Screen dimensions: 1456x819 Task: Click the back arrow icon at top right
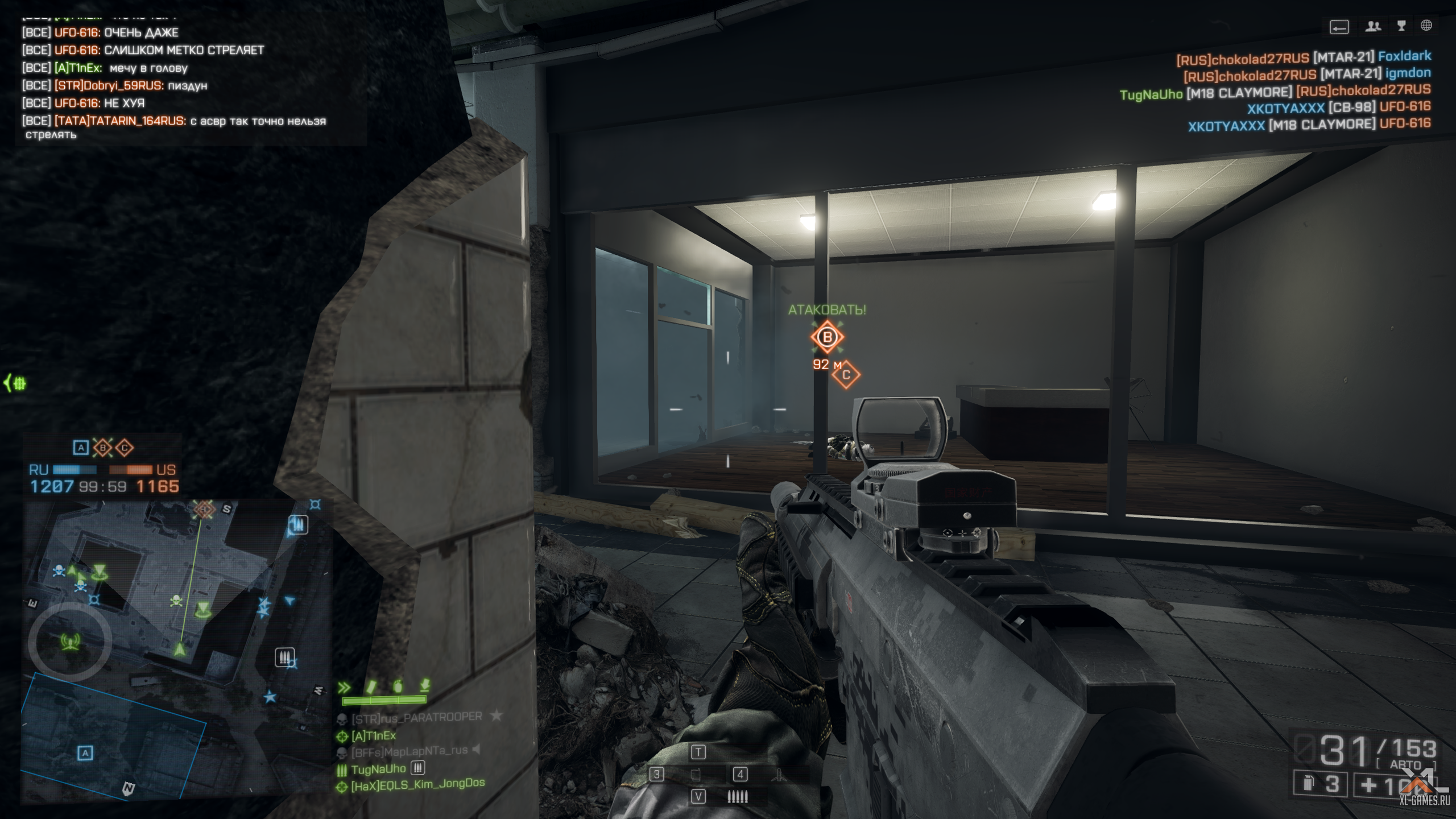1339,27
